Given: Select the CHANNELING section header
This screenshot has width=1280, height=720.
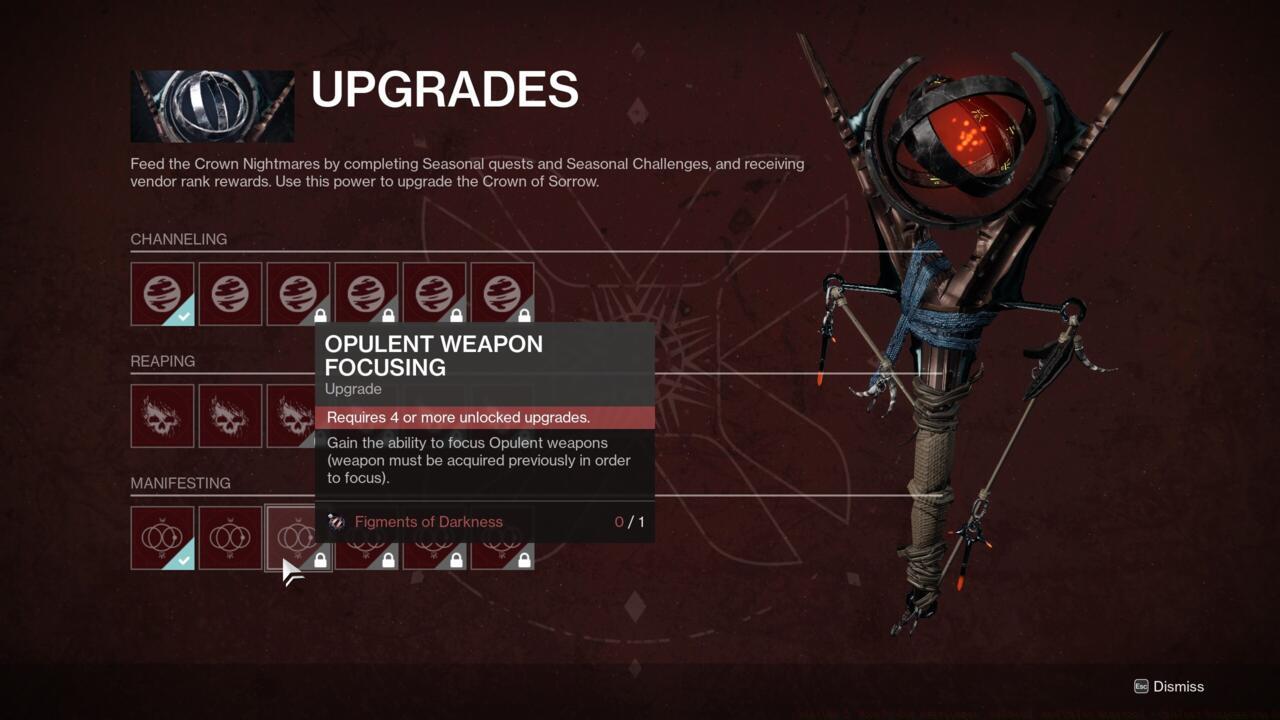Looking at the screenshot, I should point(178,239).
